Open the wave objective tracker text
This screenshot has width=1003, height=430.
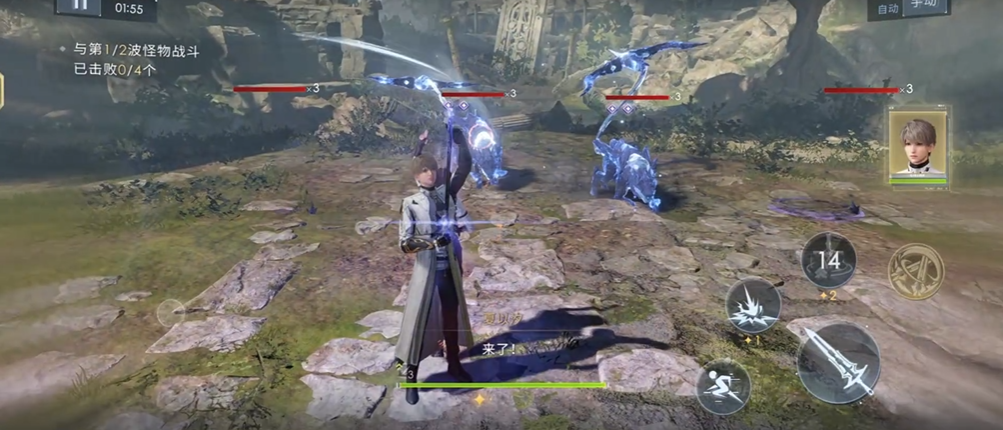point(130,59)
